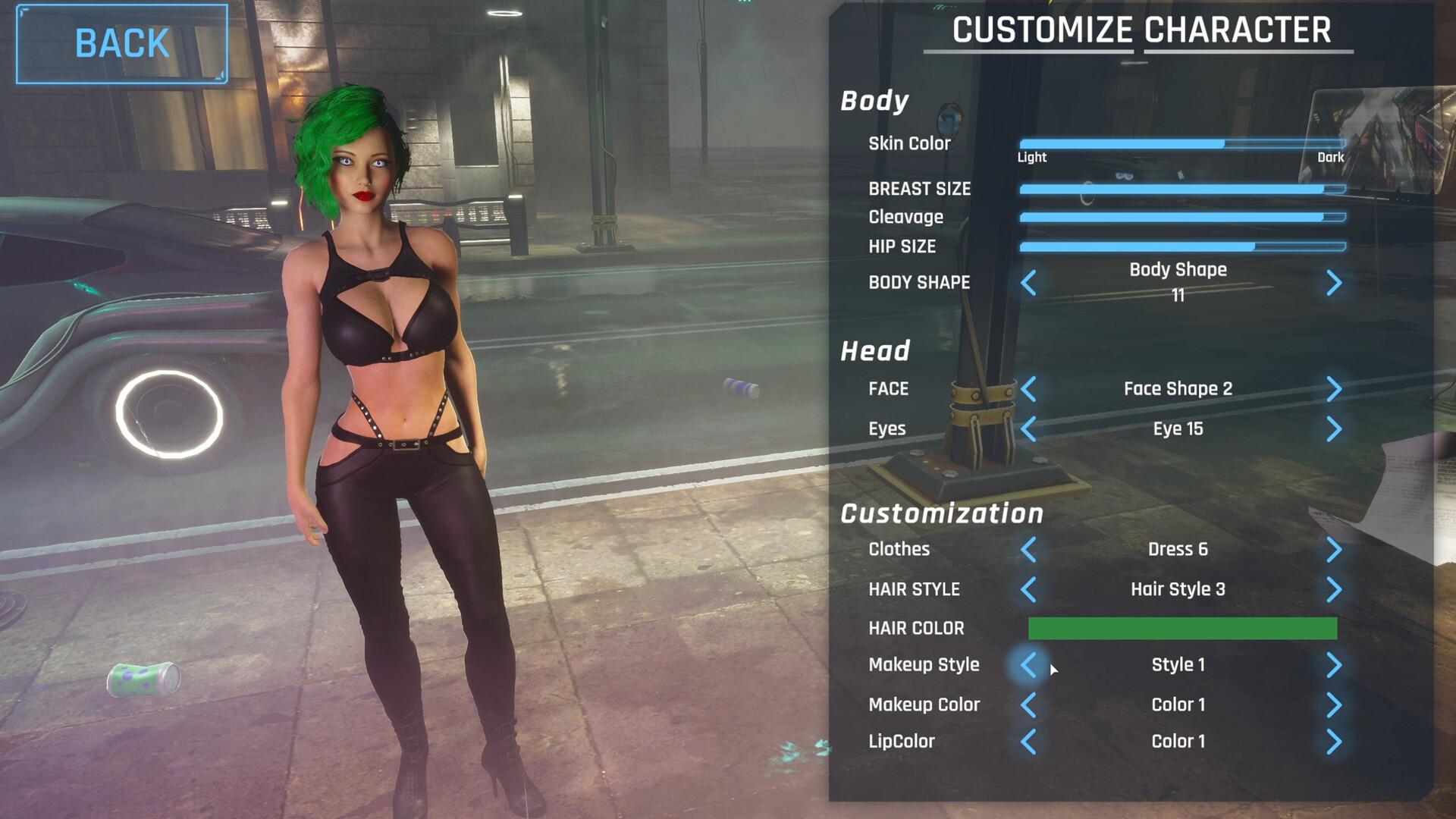
Task: Click the BACK button
Action: coord(121,43)
